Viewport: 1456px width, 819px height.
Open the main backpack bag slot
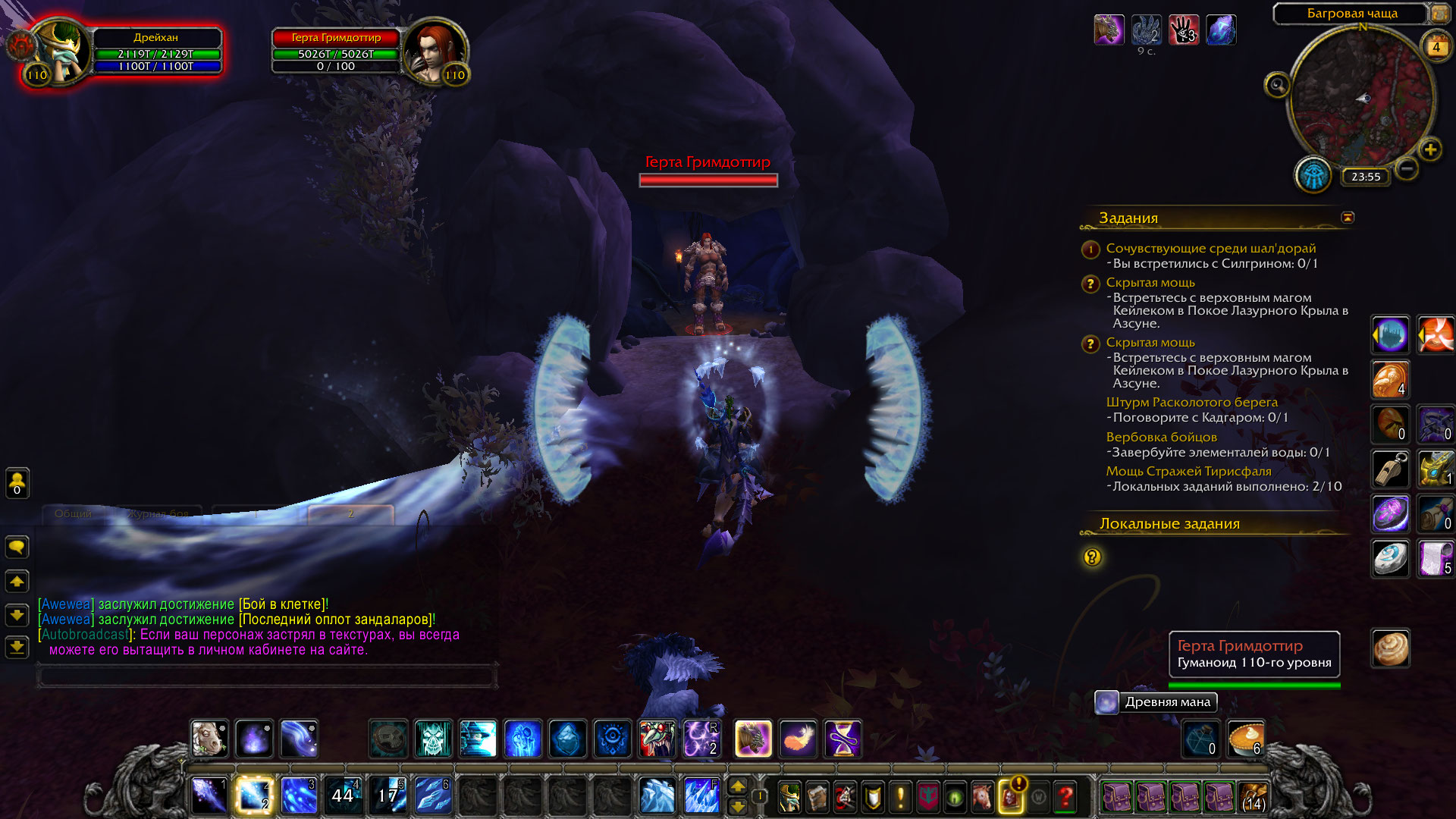(x=1254, y=797)
